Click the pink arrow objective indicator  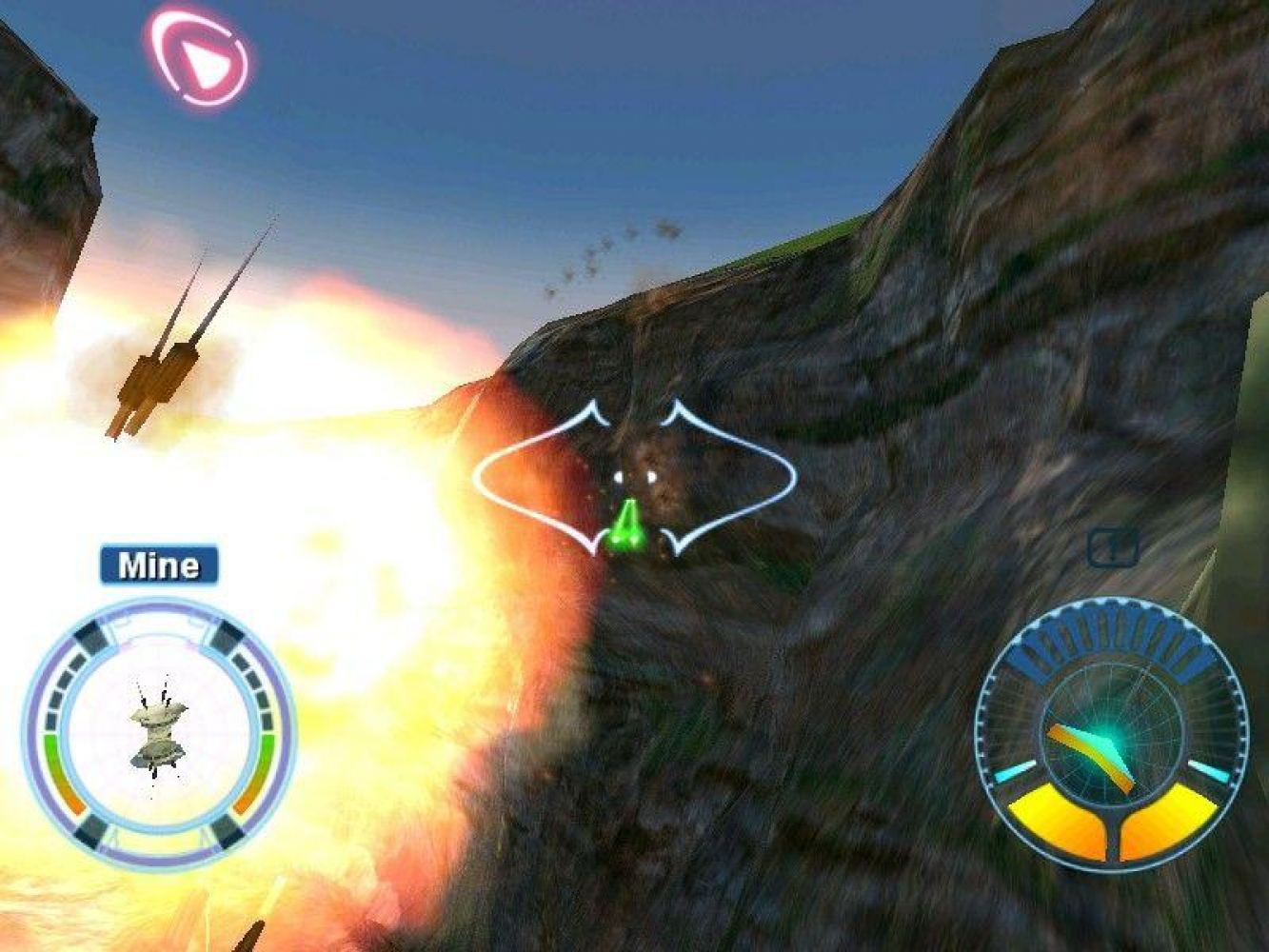(x=200, y=59)
